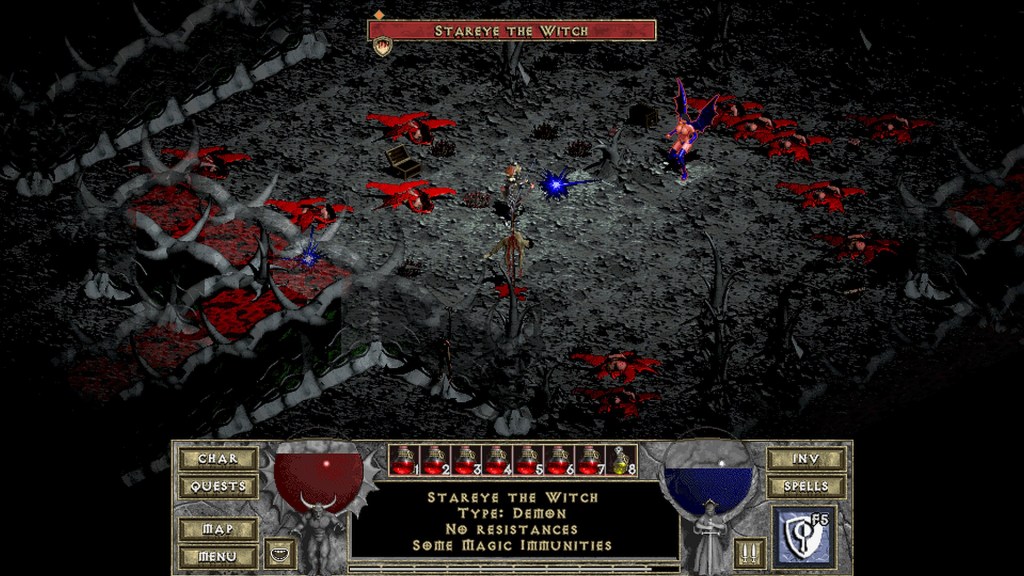1024x576 pixels.
Task: Open the SPELLS book
Action: [x=805, y=487]
